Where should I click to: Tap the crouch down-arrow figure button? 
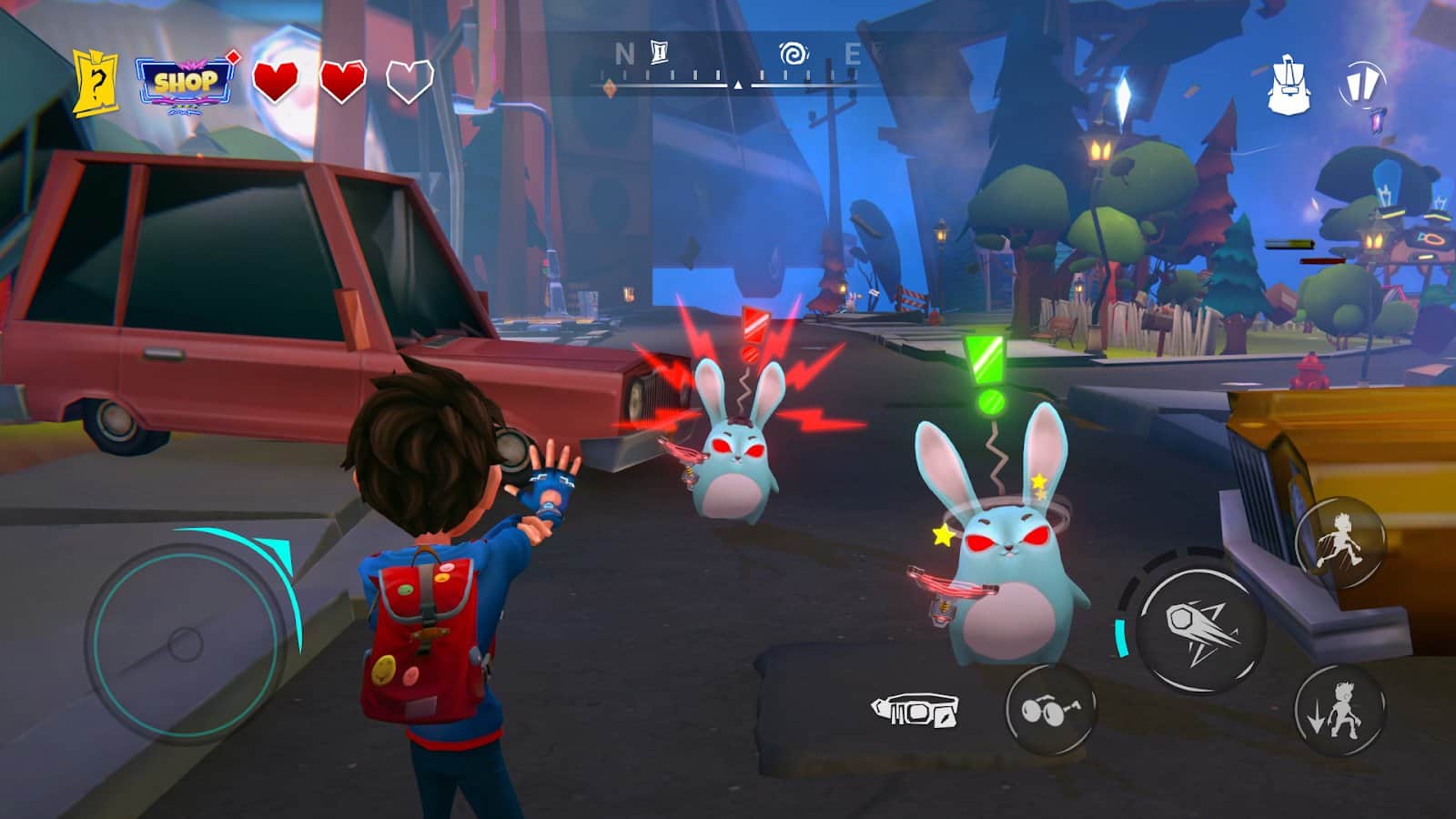[x=1340, y=711]
